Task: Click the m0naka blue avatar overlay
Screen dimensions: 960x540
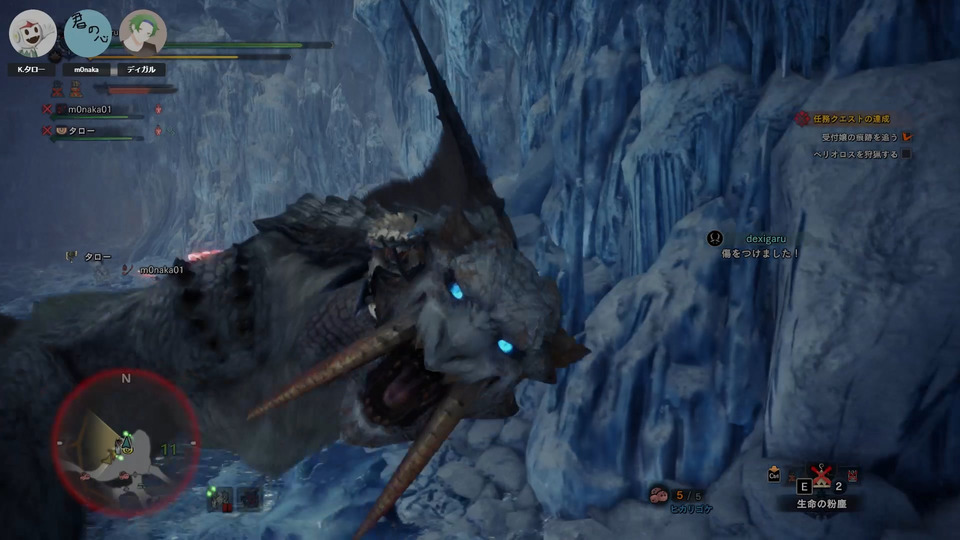Action: pyautogui.click(x=88, y=33)
